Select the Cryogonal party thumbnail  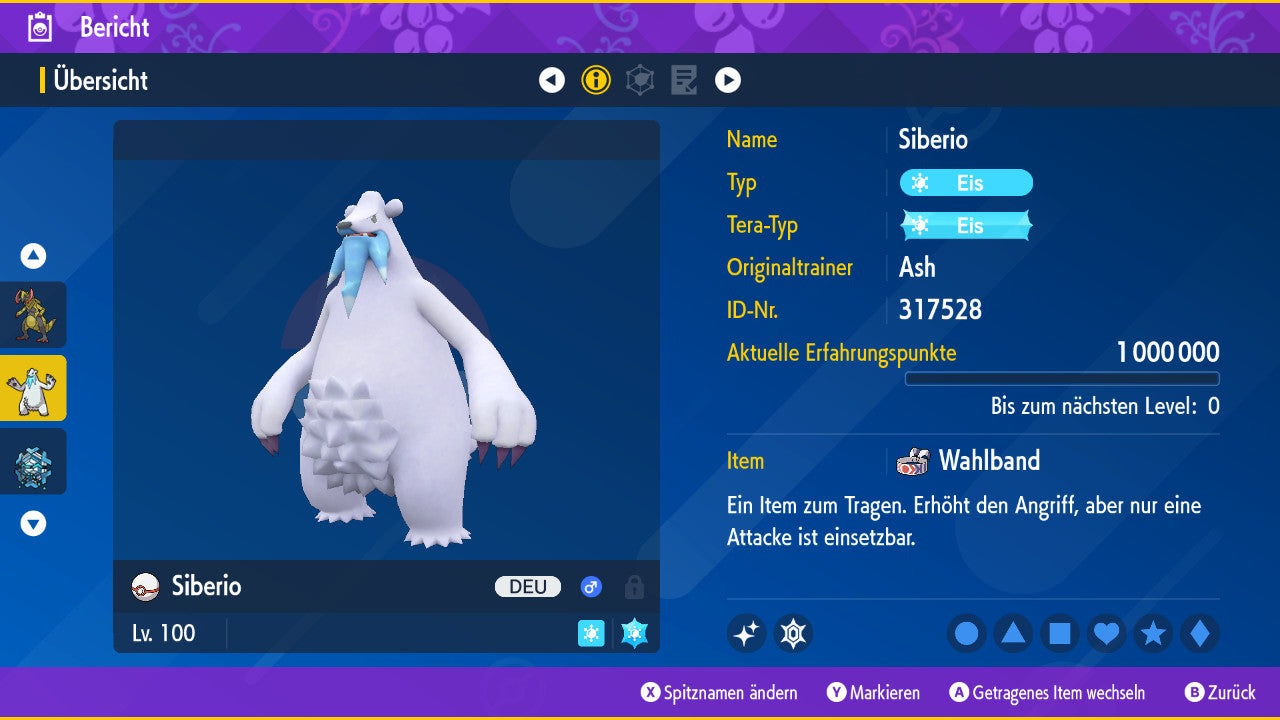pyautogui.click(x=33, y=462)
